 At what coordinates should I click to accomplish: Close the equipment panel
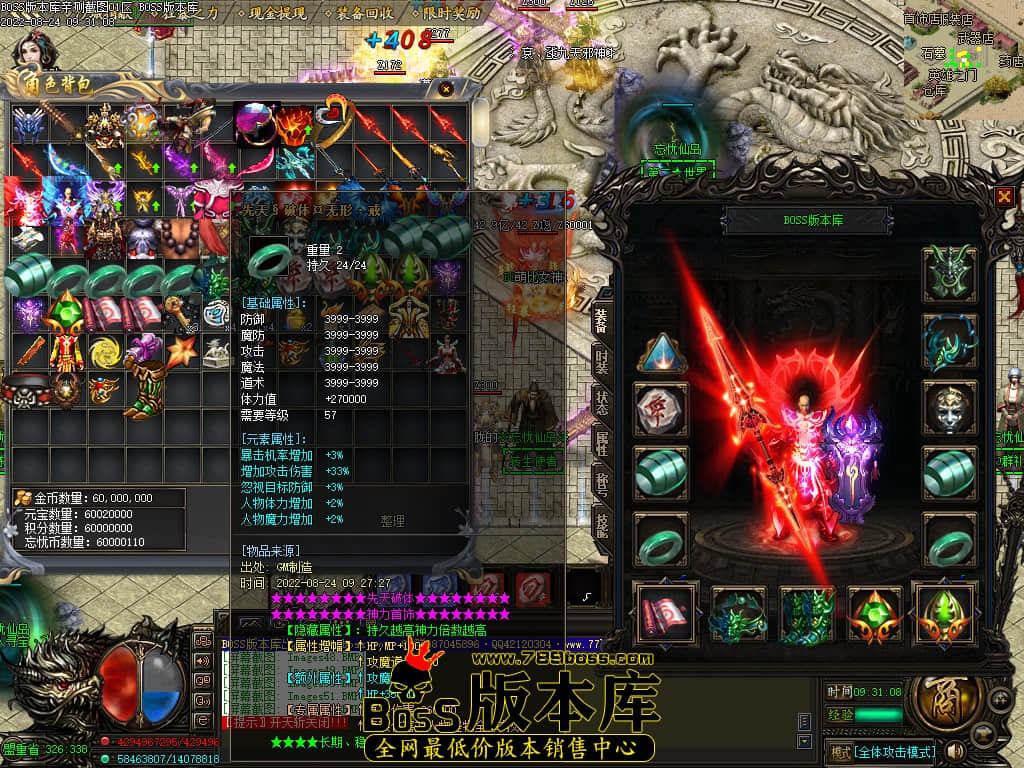coord(1004,196)
